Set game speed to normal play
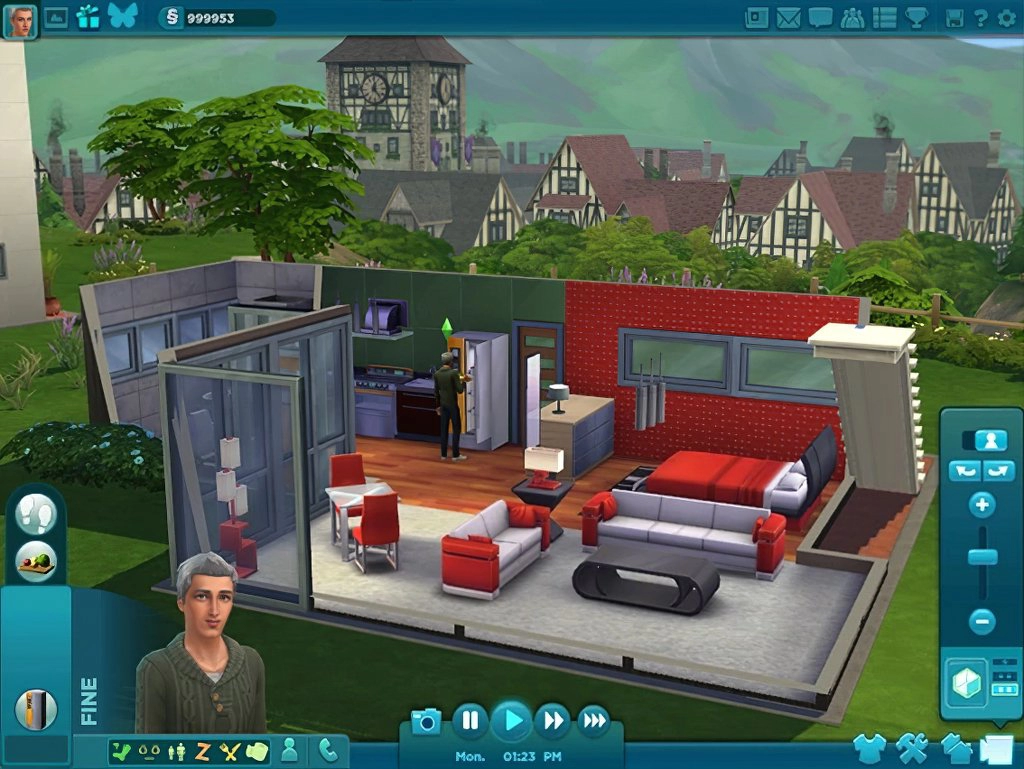Screen dimensions: 1024x769 point(512,720)
